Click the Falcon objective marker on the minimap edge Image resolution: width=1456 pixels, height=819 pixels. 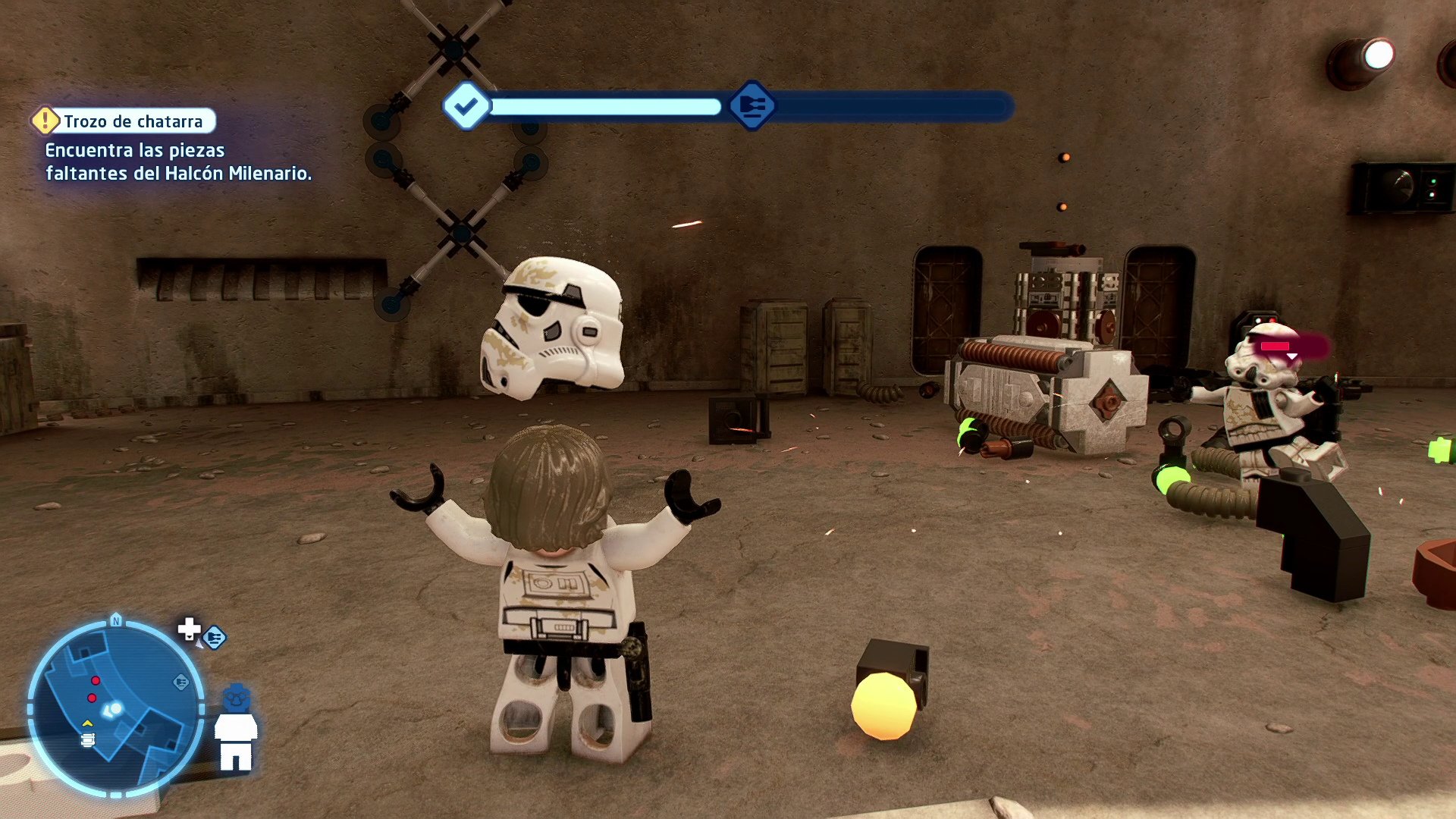[182, 682]
